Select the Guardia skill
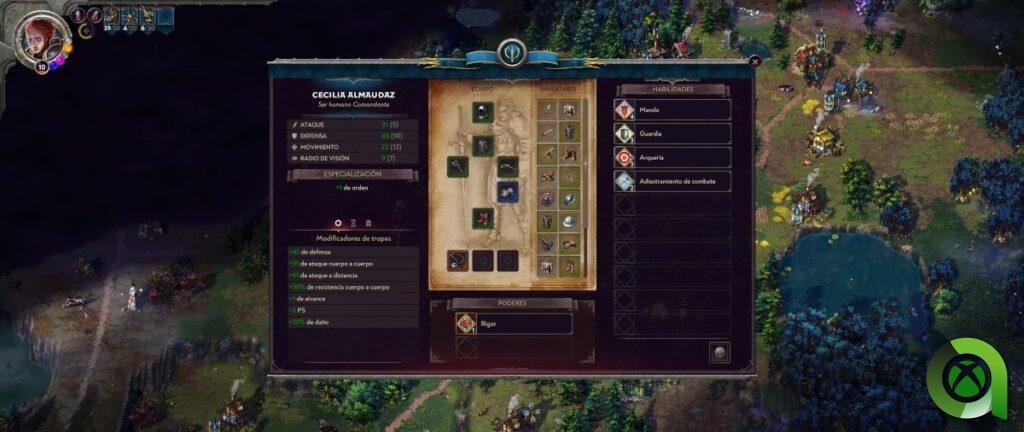Image resolution: width=1024 pixels, height=432 pixels. click(x=672, y=133)
